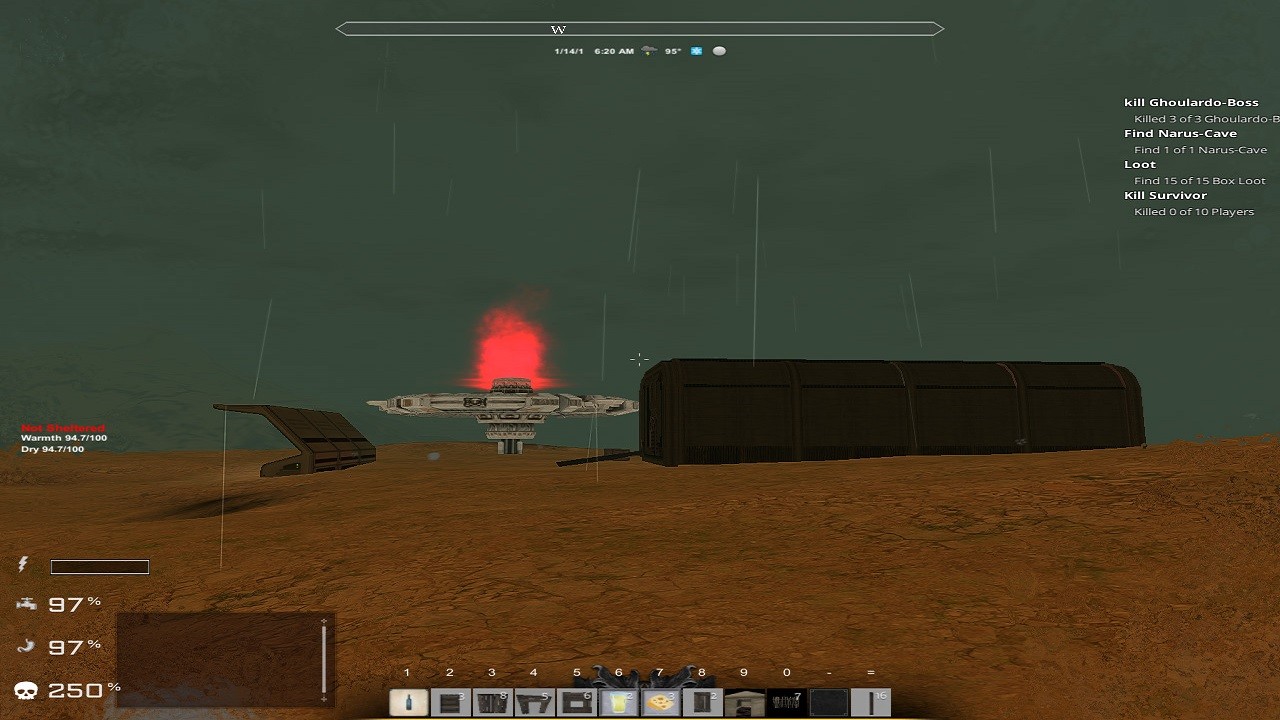Select the lemonade drink in hotbar slot 6
This screenshot has width=1280, height=720.
617,703
